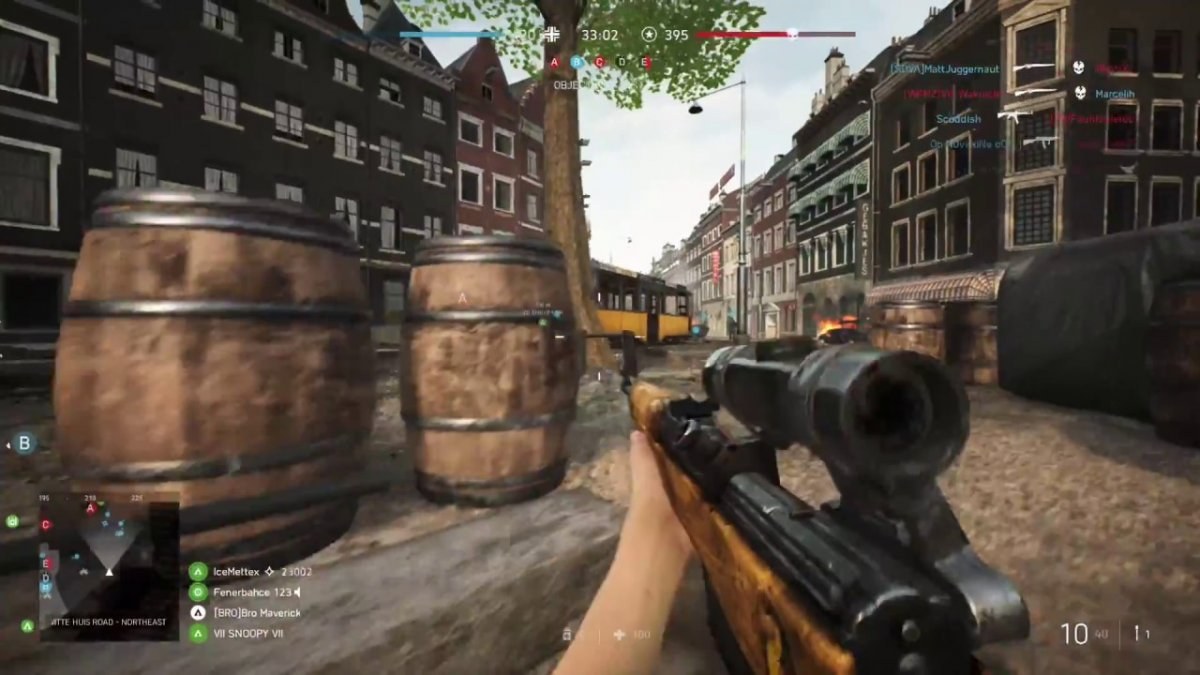Click blue objective B flag in top bar
This screenshot has height=675, width=1200.
[x=577, y=62]
